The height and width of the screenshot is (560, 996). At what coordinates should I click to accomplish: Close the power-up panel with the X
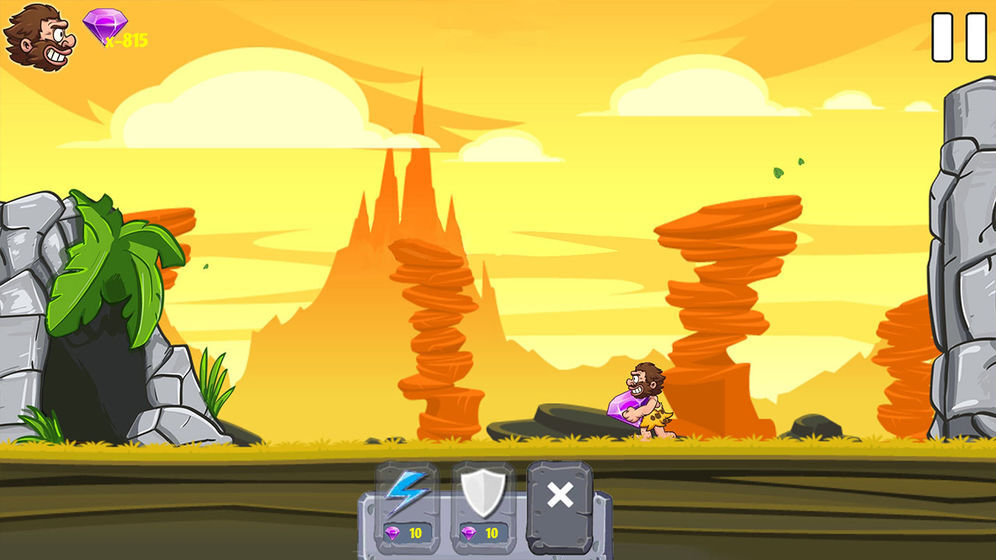click(560, 495)
